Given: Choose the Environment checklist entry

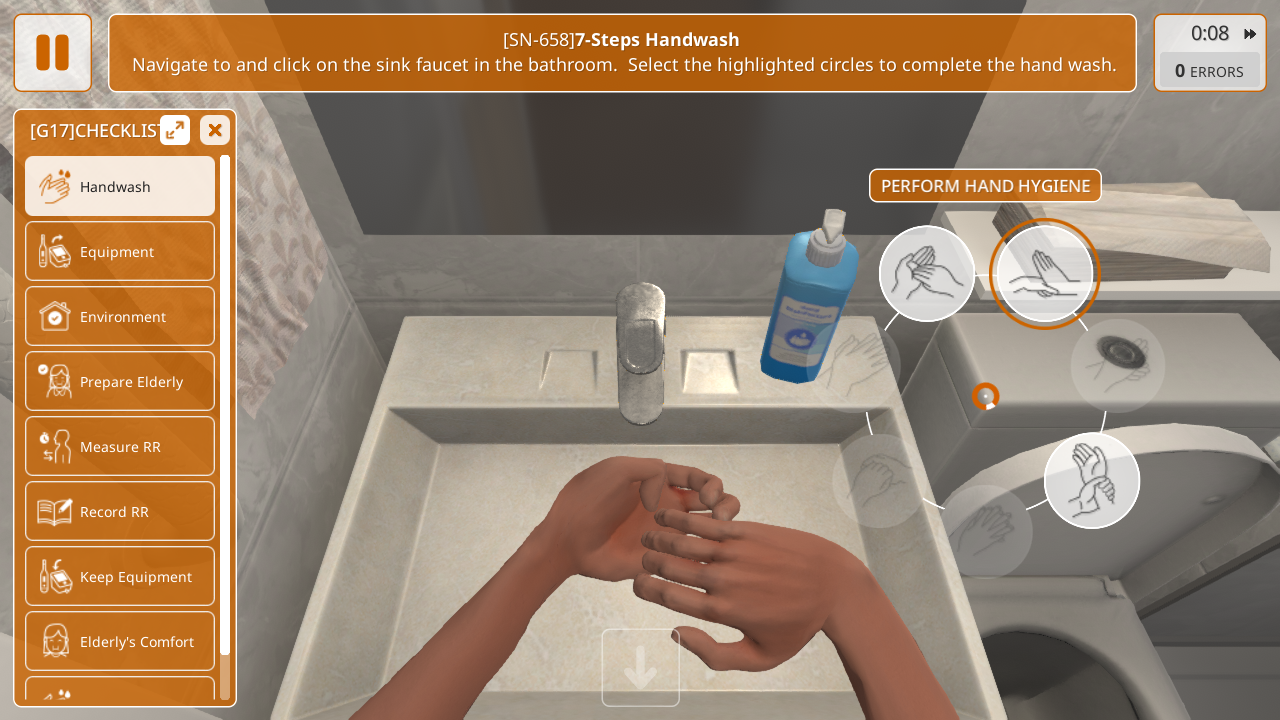Looking at the screenshot, I should tap(120, 316).
